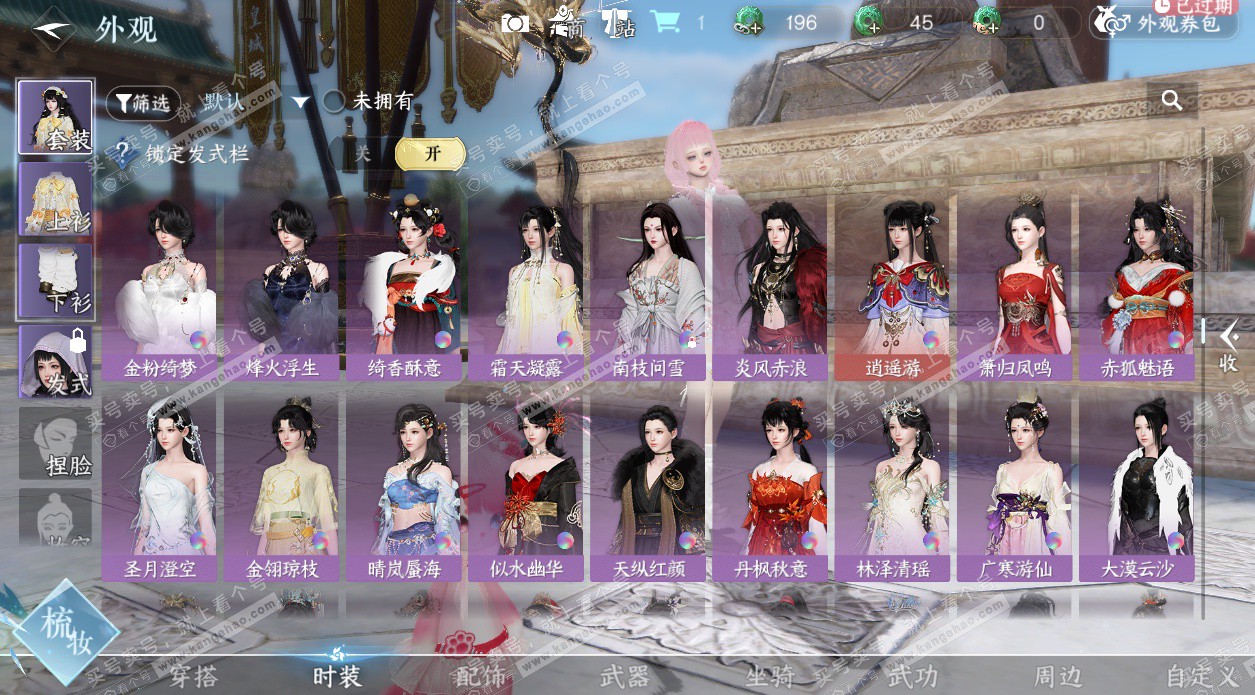Image resolution: width=1255 pixels, height=695 pixels.
Task: Open the search magnifier button
Action: tap(1172, 100)
